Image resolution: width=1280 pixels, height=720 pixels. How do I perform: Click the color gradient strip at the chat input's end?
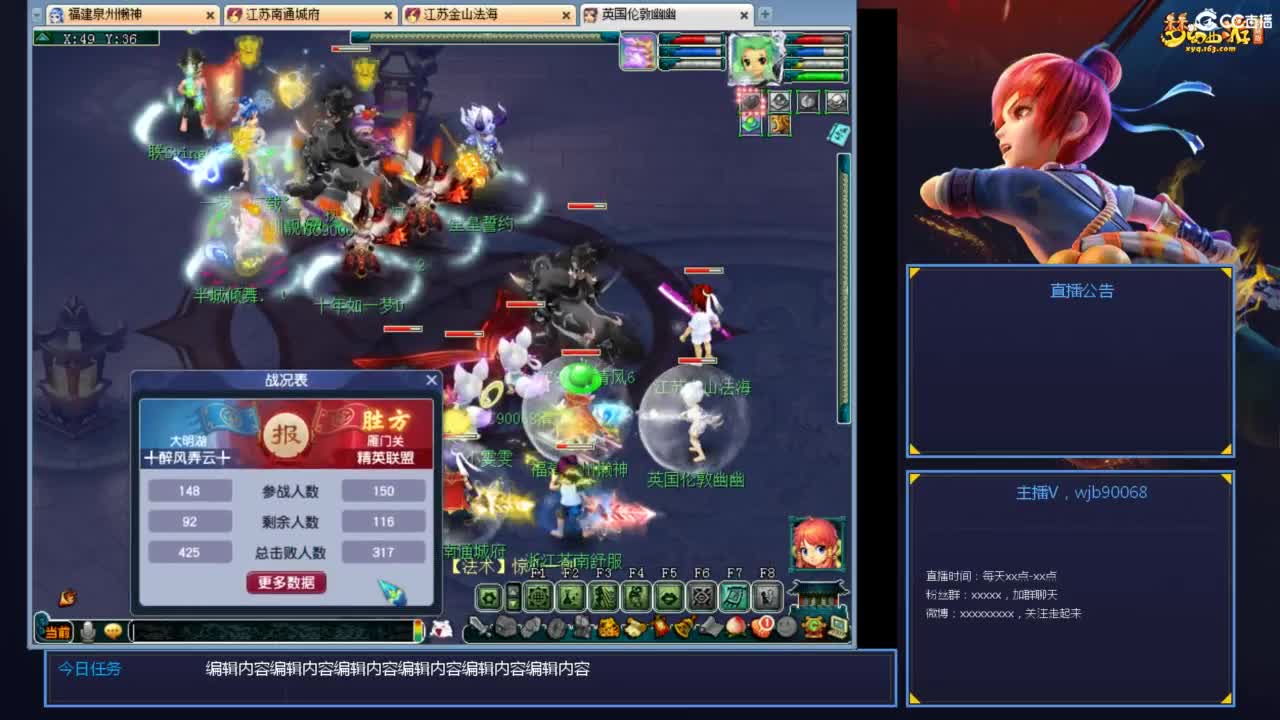click(420, 632)
